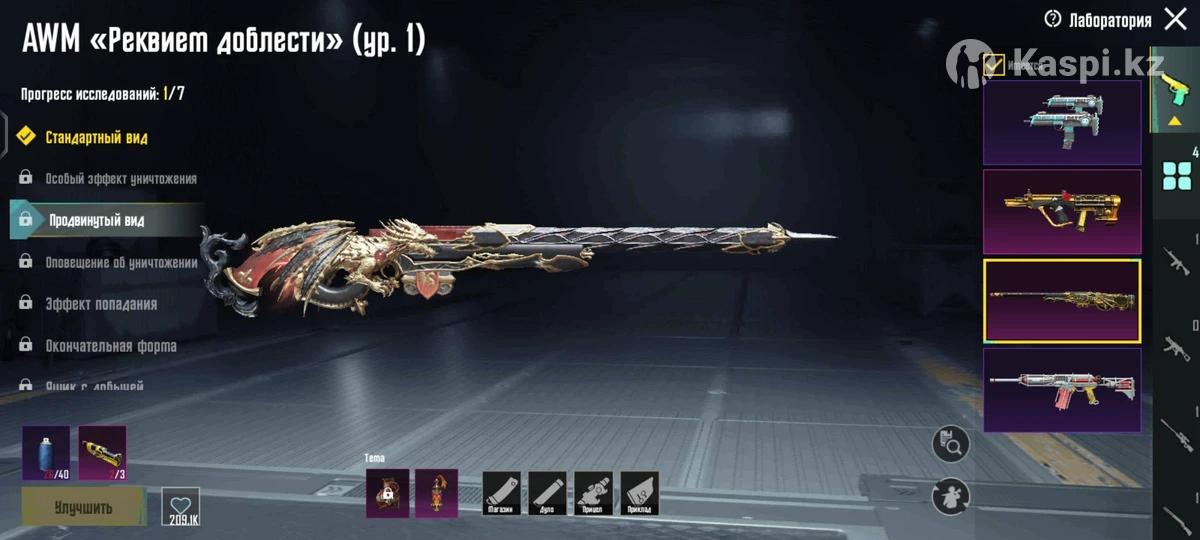1200x540 pixels.
Task: Open the Прицел attachment slot
Action: tap(594, 493)
